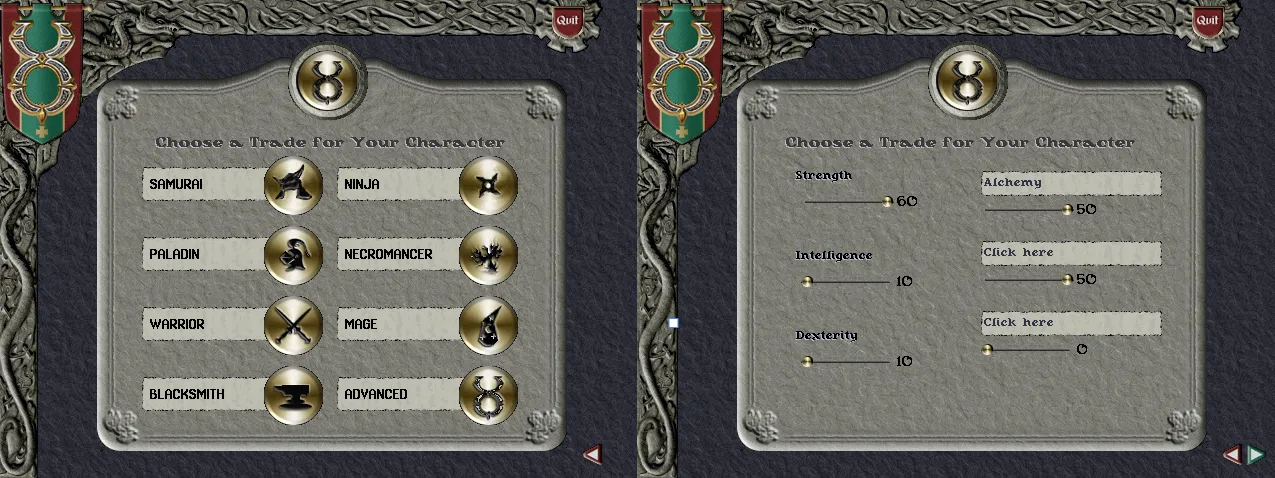Viewport: 1275px width, 478px height.
Task: Select the Ninja trade
Action: (x=488, y=185)
